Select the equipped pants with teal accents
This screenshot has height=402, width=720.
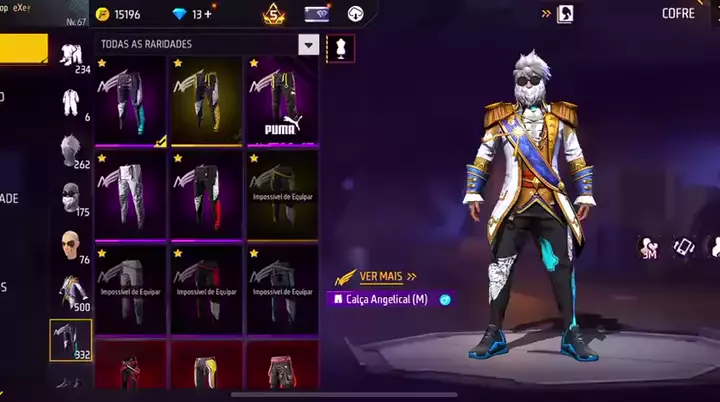pyautogui.click(x=130, y=100)
